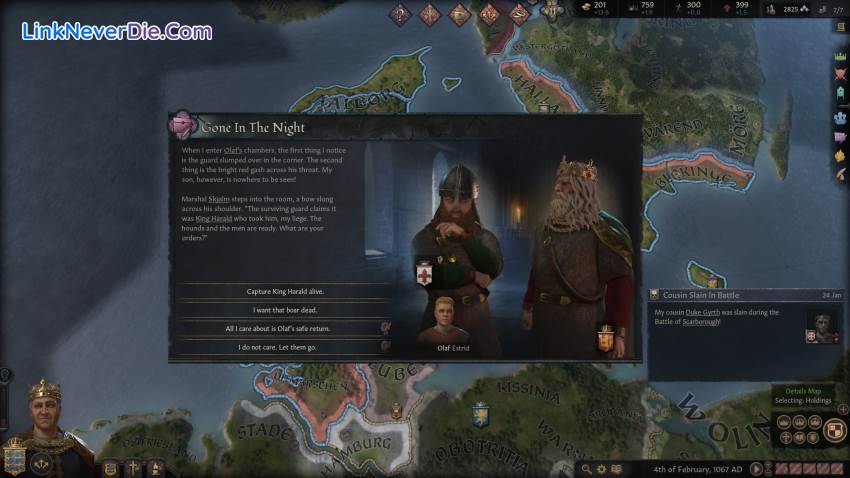Open the "Cousin Slain in Battle" notification
Image resolution: width=850 pixels, height=478 pixels.
click(x=744, y=295)
